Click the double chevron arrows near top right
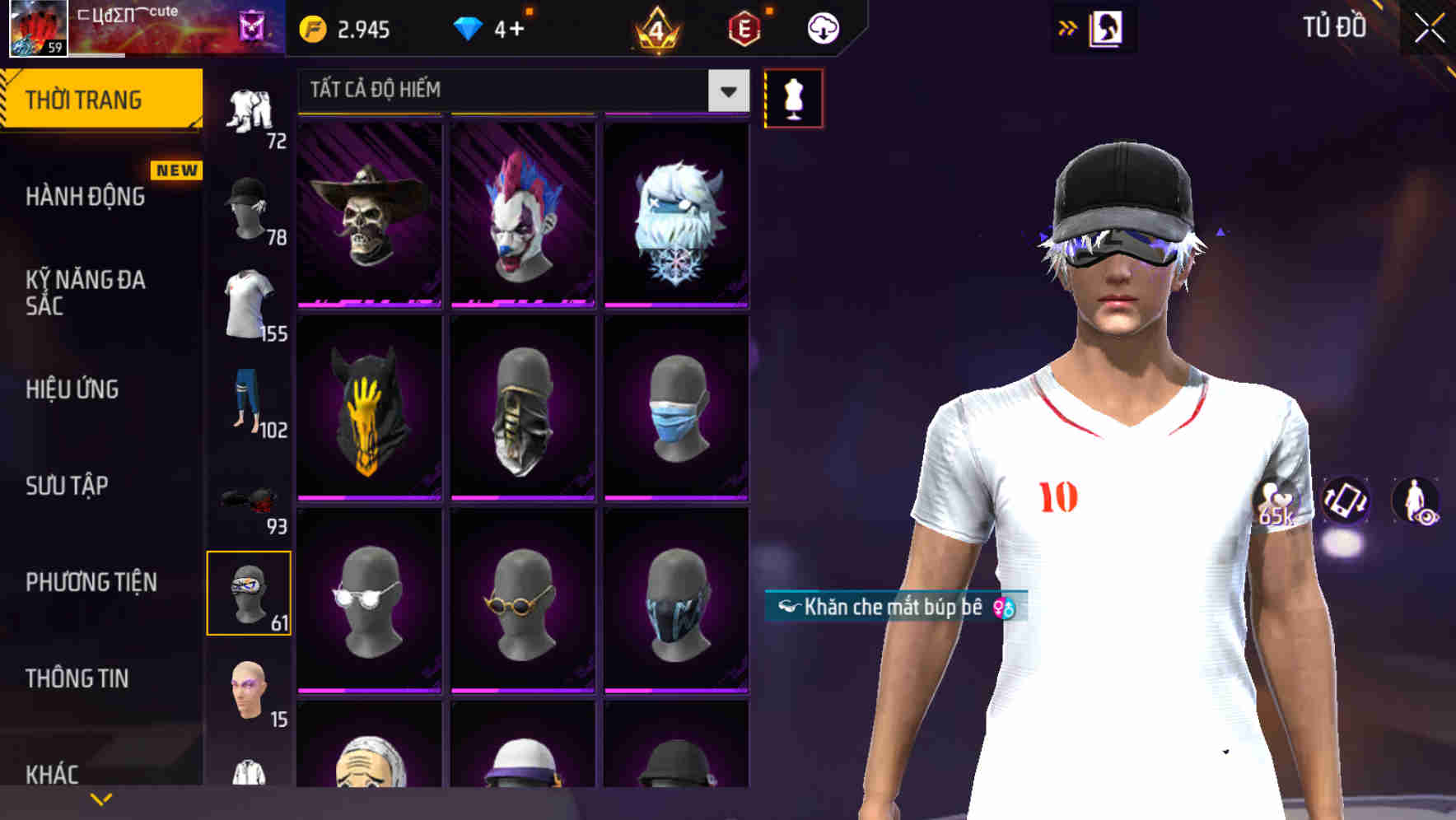The width and height of the screenshot is (1456, 820). click(1068, 26)
